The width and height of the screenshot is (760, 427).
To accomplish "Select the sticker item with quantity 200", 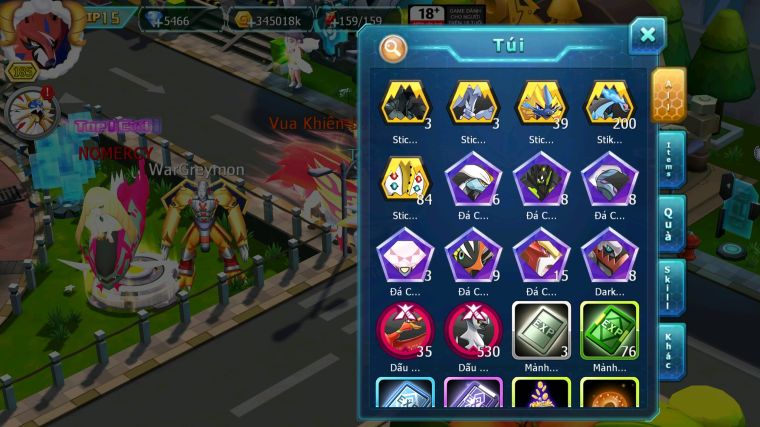I will pyautogui.click(x=609, y=103).
